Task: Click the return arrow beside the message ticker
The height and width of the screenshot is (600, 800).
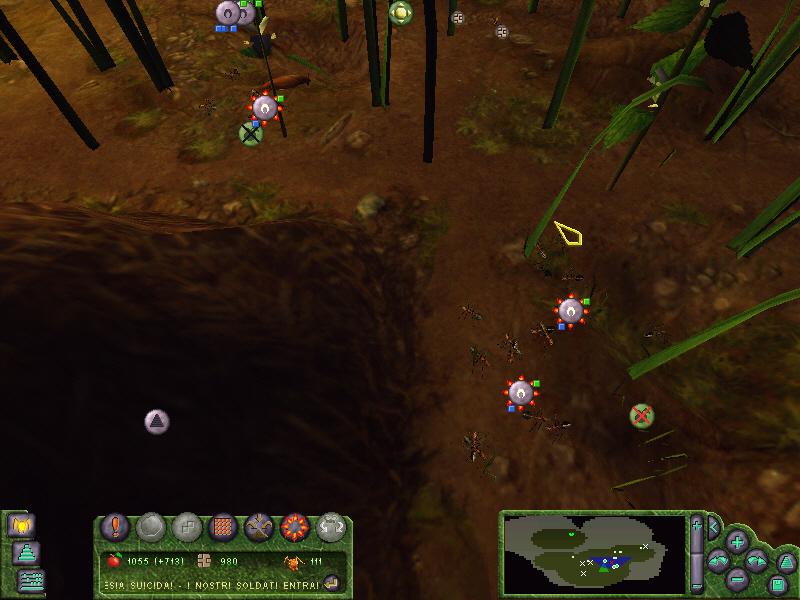Action: coord(332,582)
